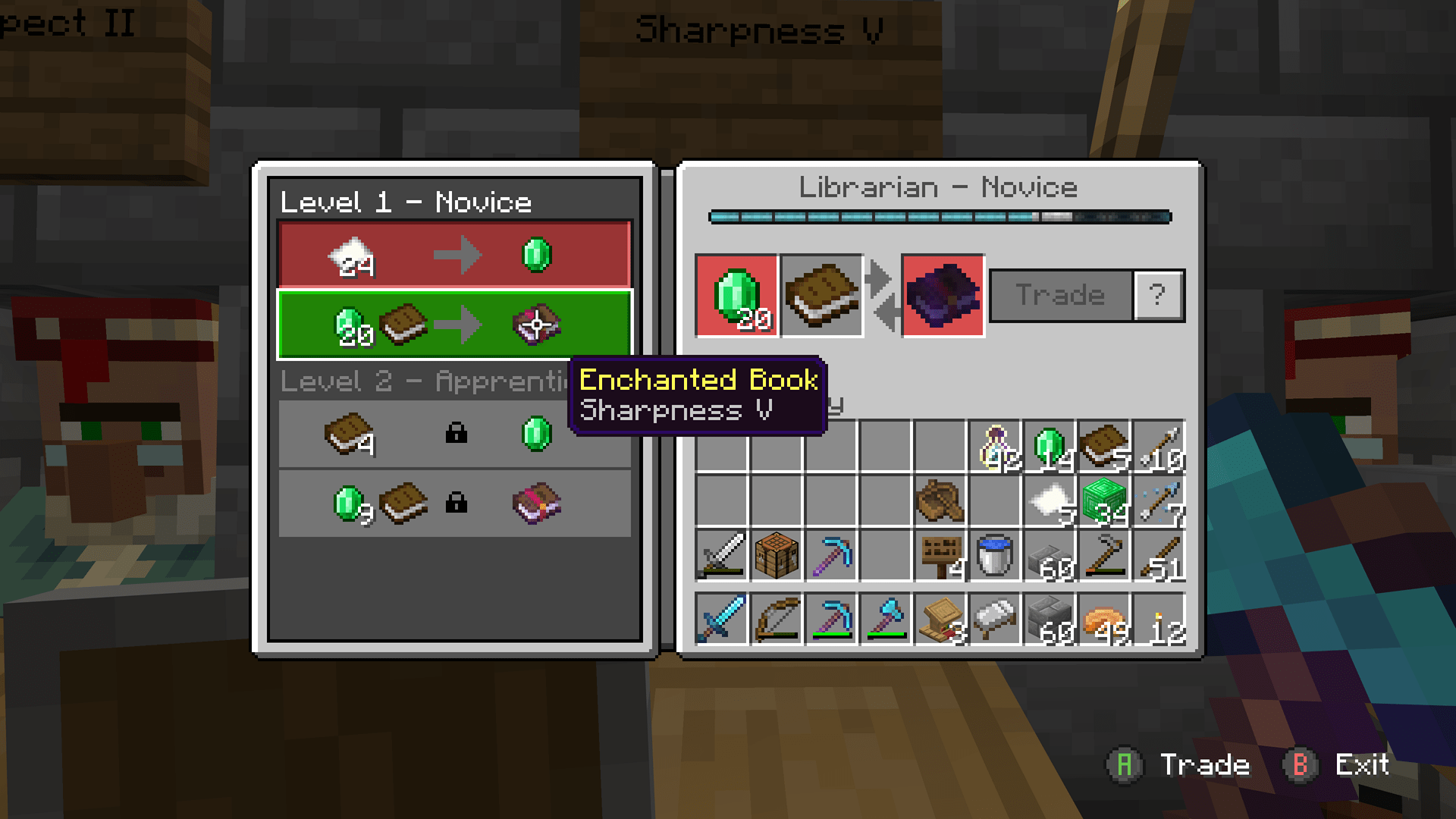
Task: Click the lock on the book trade
Action: click(x=456, y=434)
